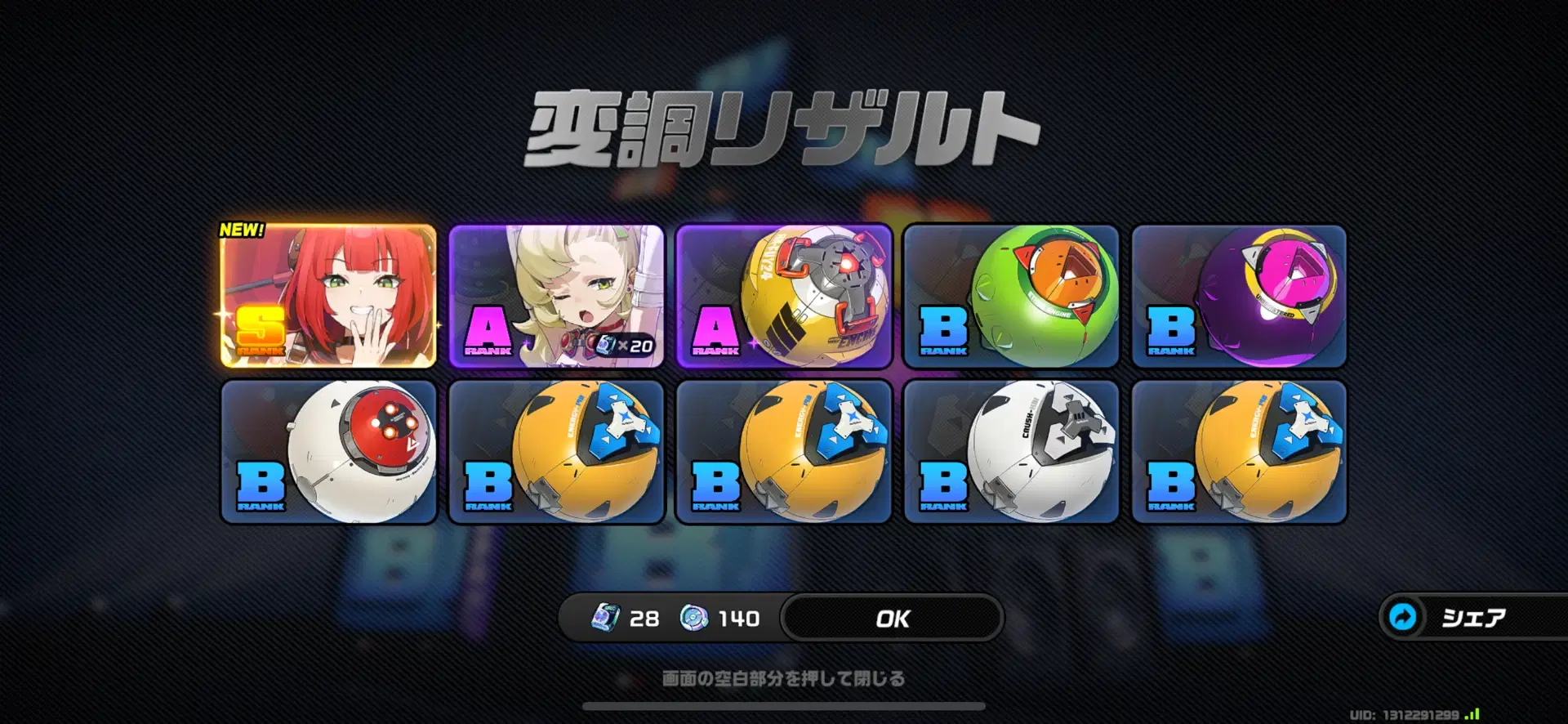1568x724 pixels.
Task: Click the Master Tape icon beside the 28 count
Action: coord(604,619)
